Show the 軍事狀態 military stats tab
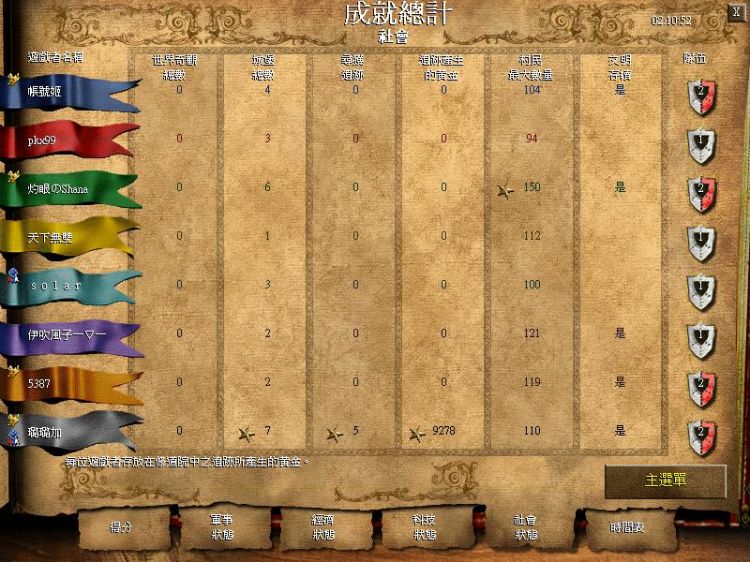 223,527
